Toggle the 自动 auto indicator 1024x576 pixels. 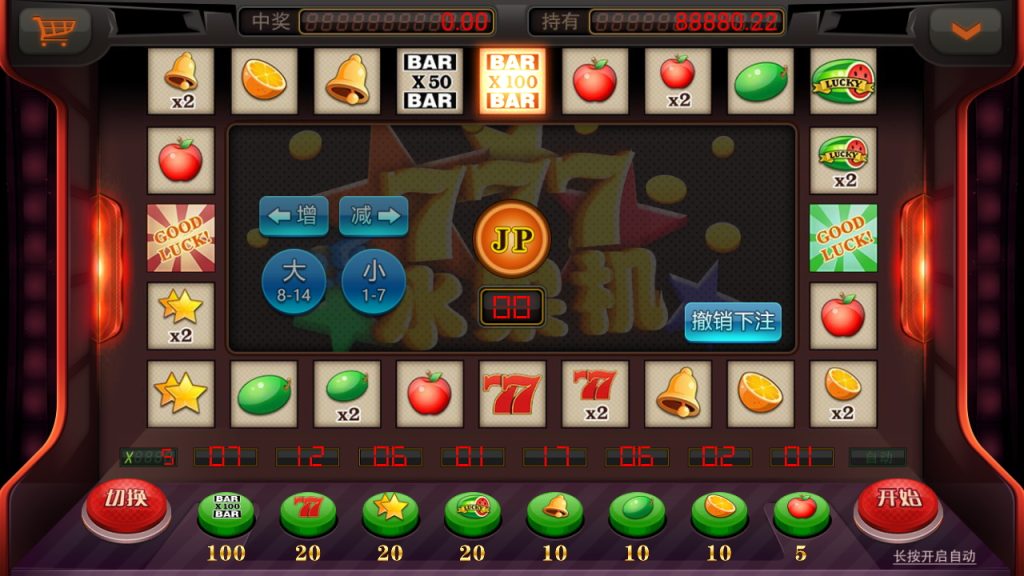(877, 457)
